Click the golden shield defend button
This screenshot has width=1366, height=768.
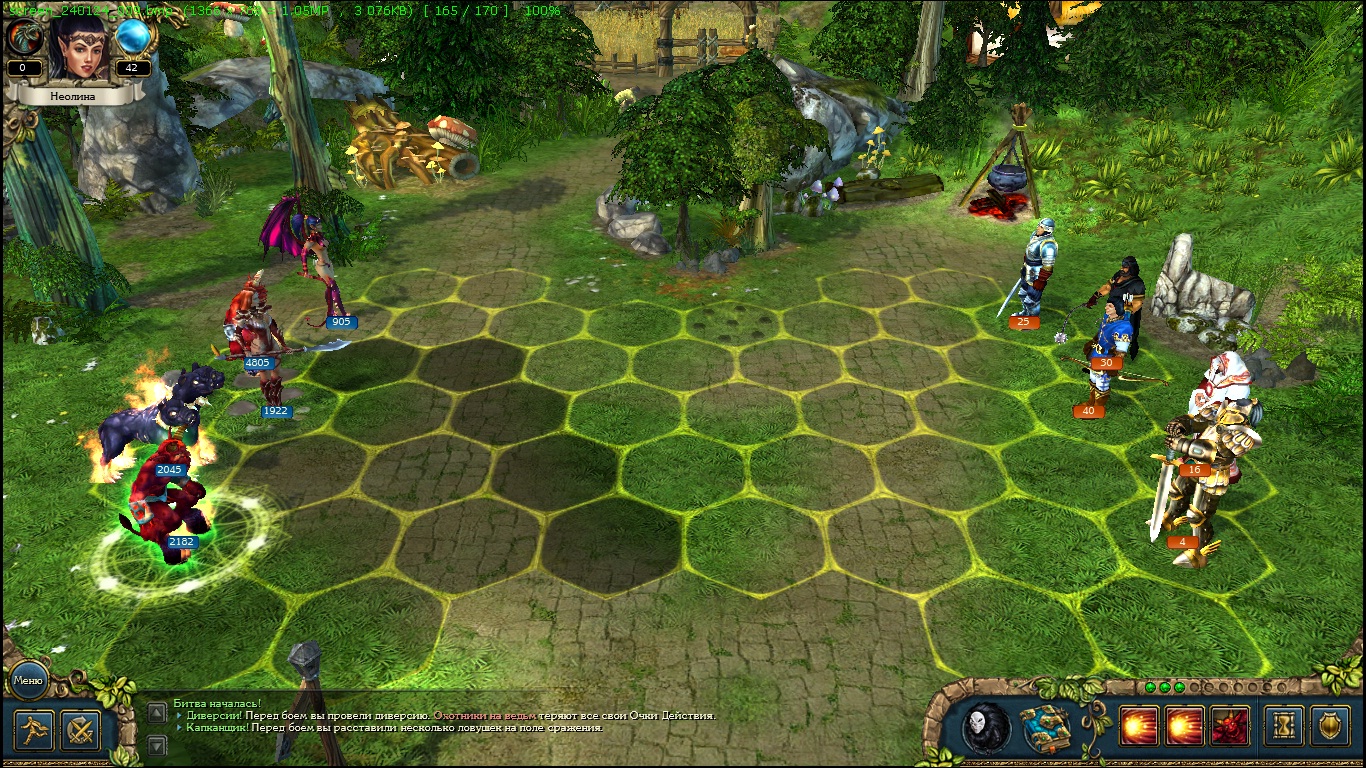click(1329, 727)
